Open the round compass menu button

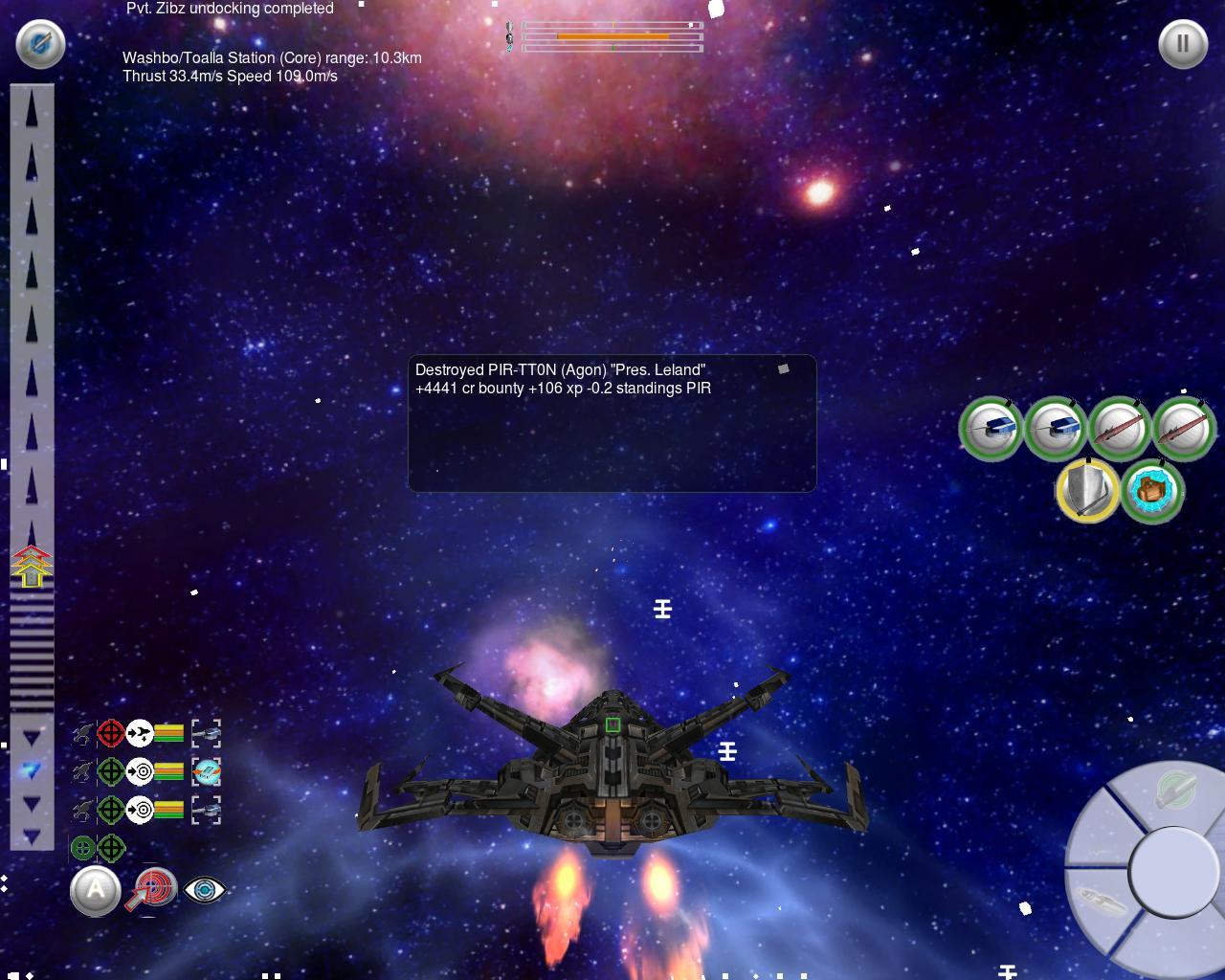[x=40, y=43]
